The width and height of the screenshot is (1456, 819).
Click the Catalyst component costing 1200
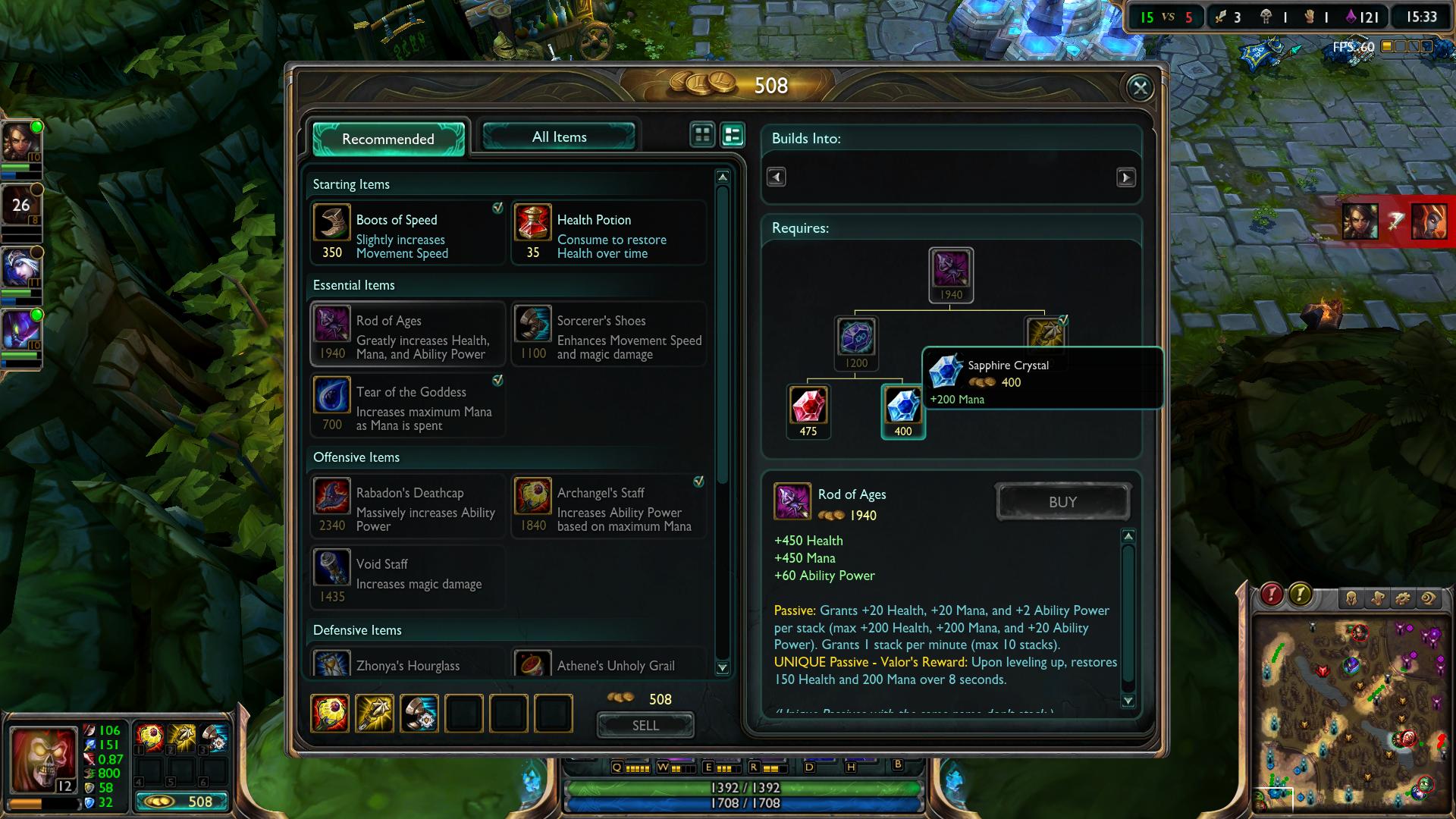click(856, 338)
